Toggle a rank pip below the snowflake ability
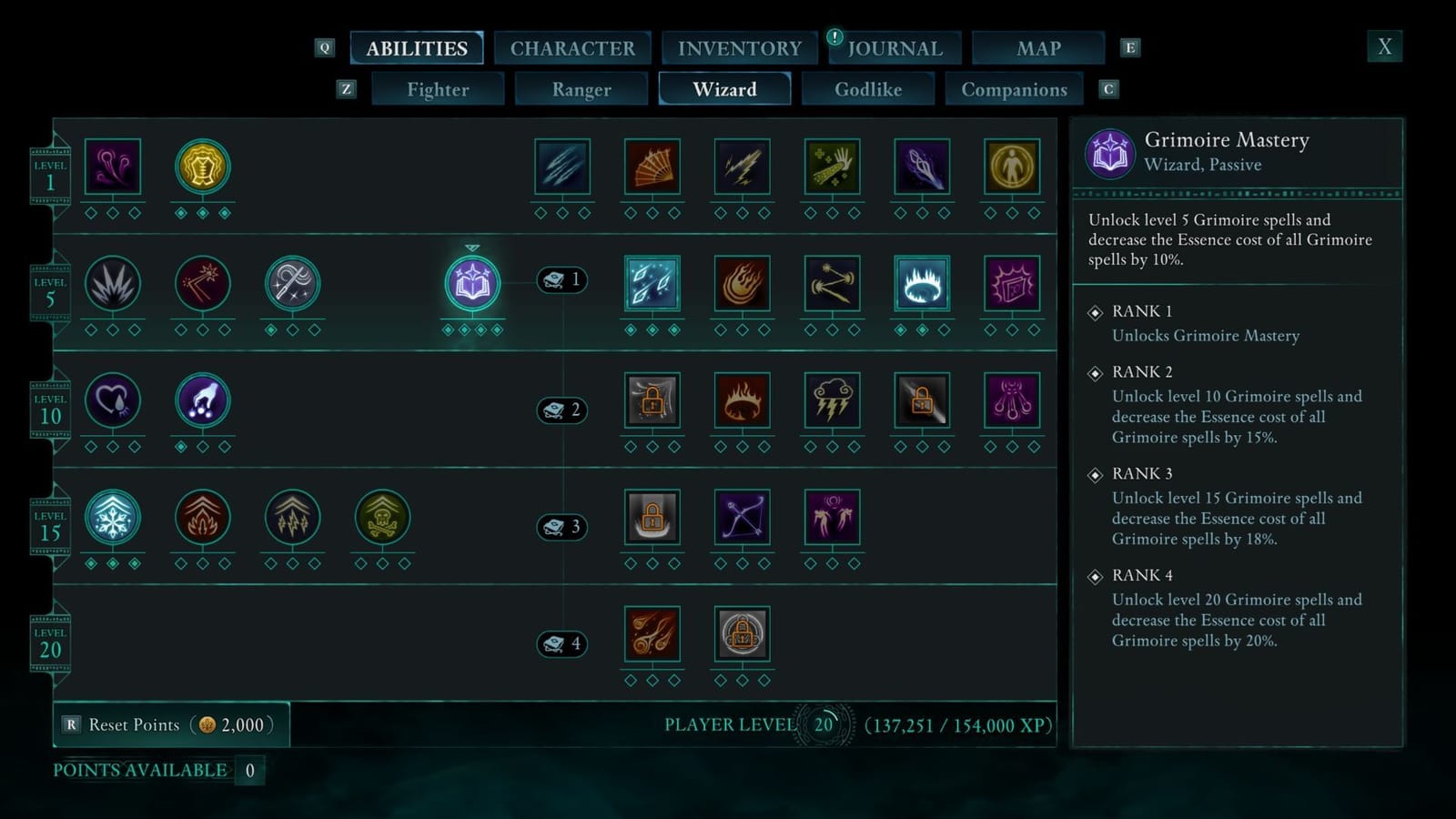1456x819 pixels. point(90,564)
